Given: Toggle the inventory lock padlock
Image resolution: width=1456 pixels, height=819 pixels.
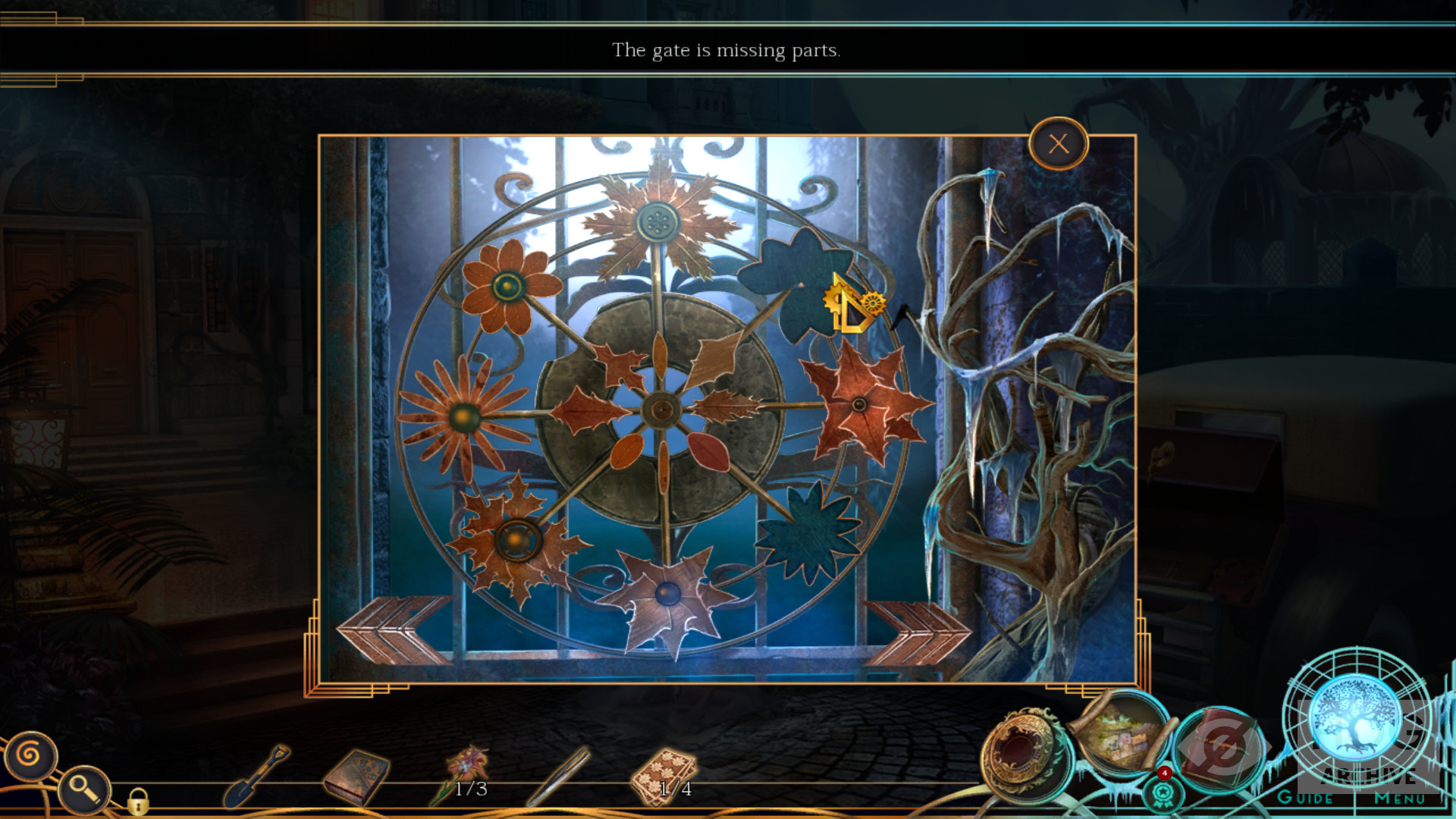Looking at the screenshot, I should [x=137, y=801].
